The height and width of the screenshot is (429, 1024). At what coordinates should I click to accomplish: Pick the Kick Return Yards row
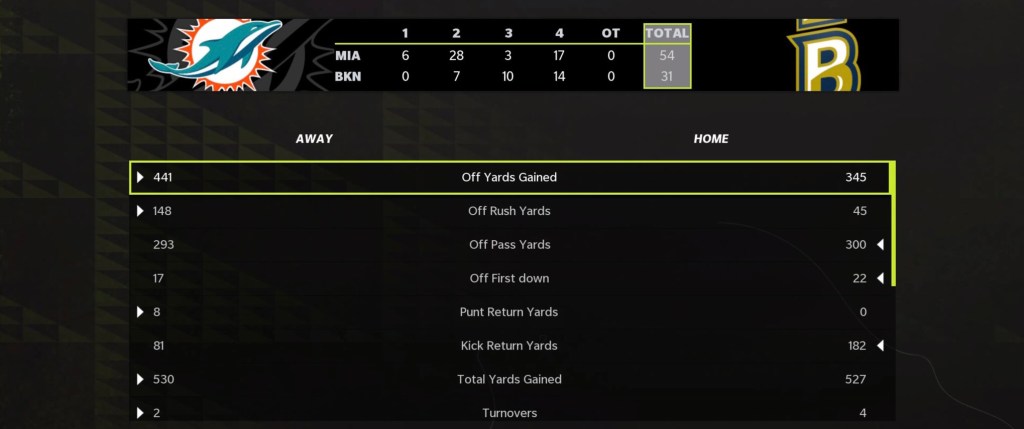[509, 346]
